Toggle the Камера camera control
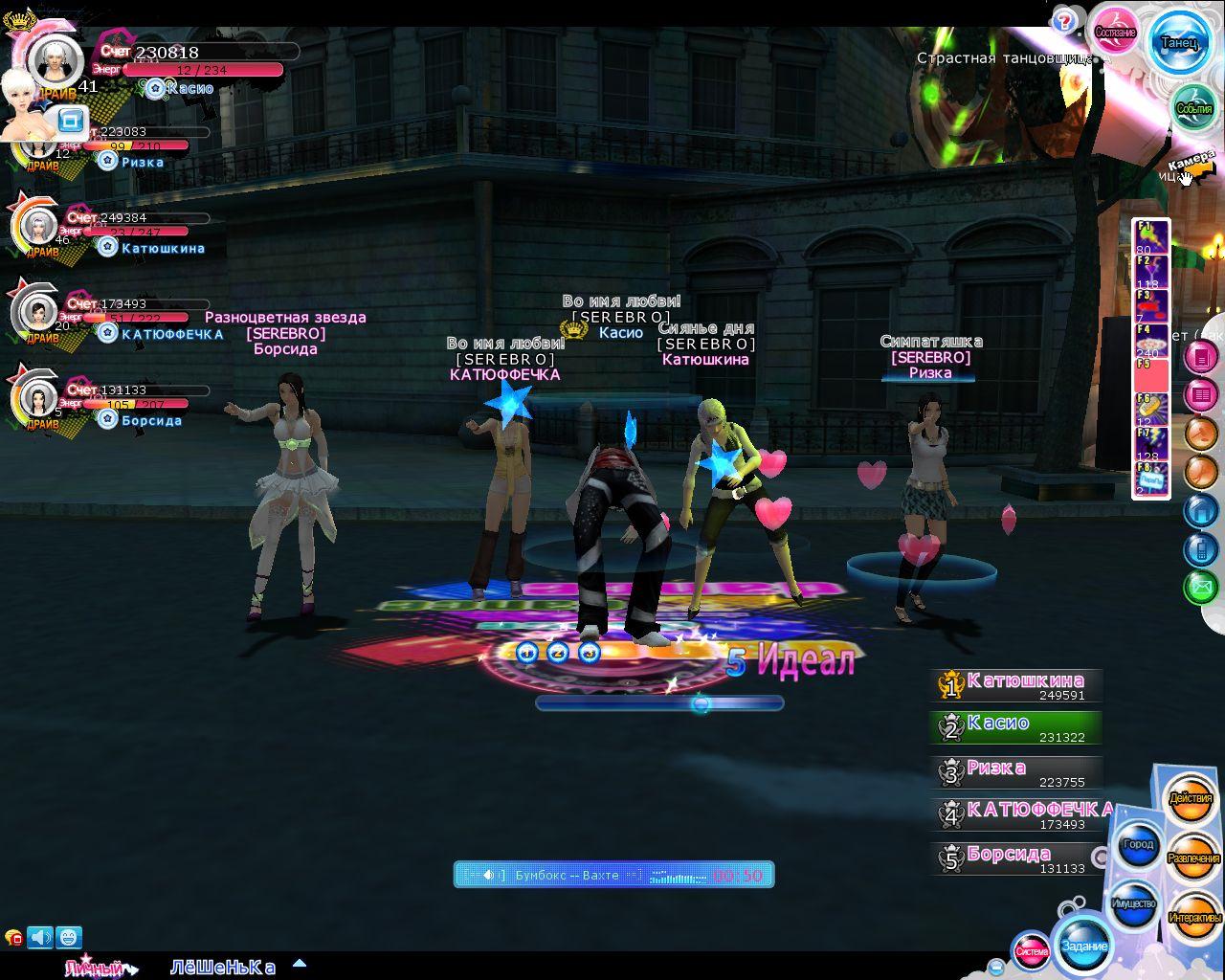 coord(1191,165)
